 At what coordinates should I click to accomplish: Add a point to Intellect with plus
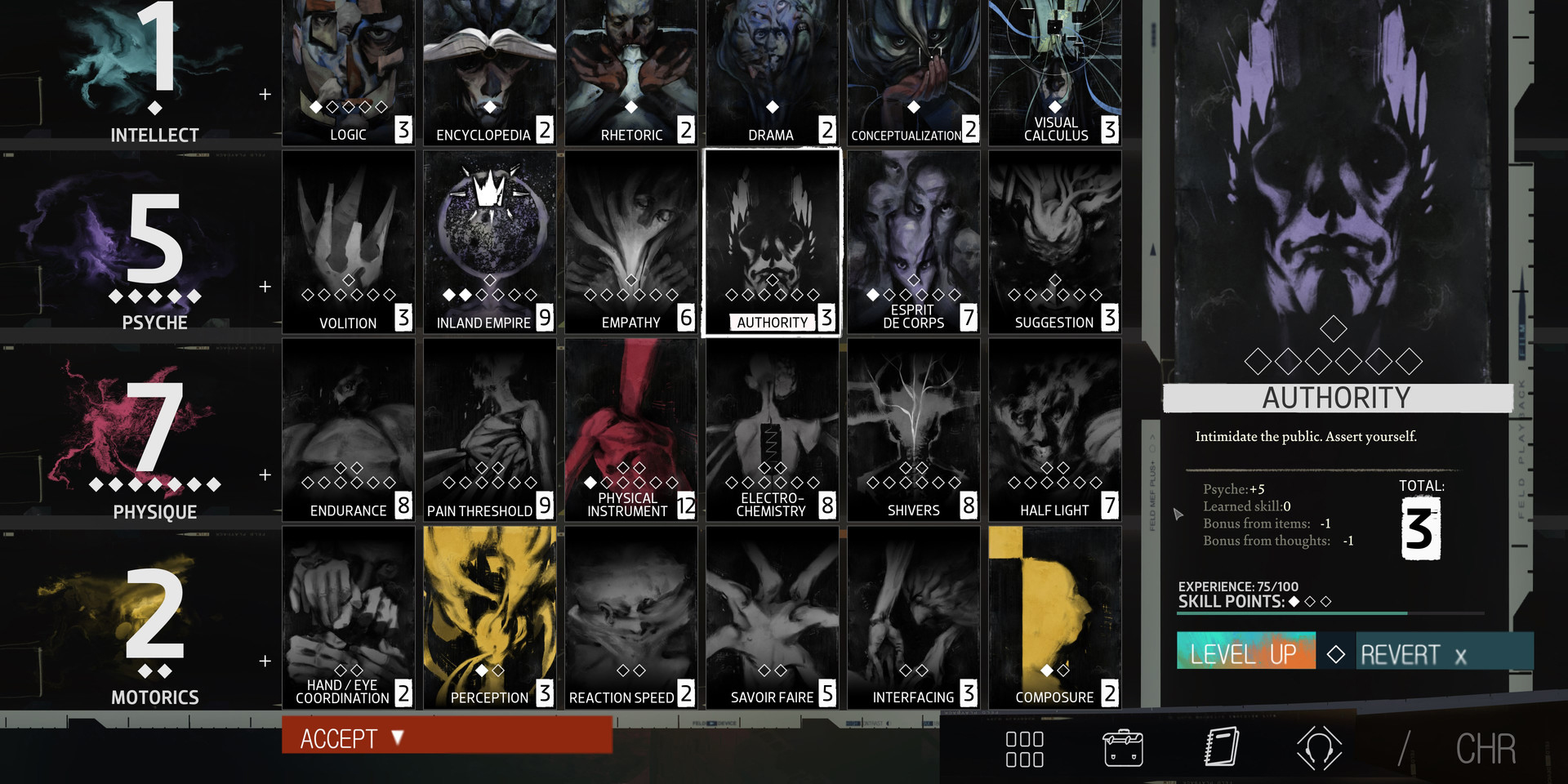coord(265,95)
